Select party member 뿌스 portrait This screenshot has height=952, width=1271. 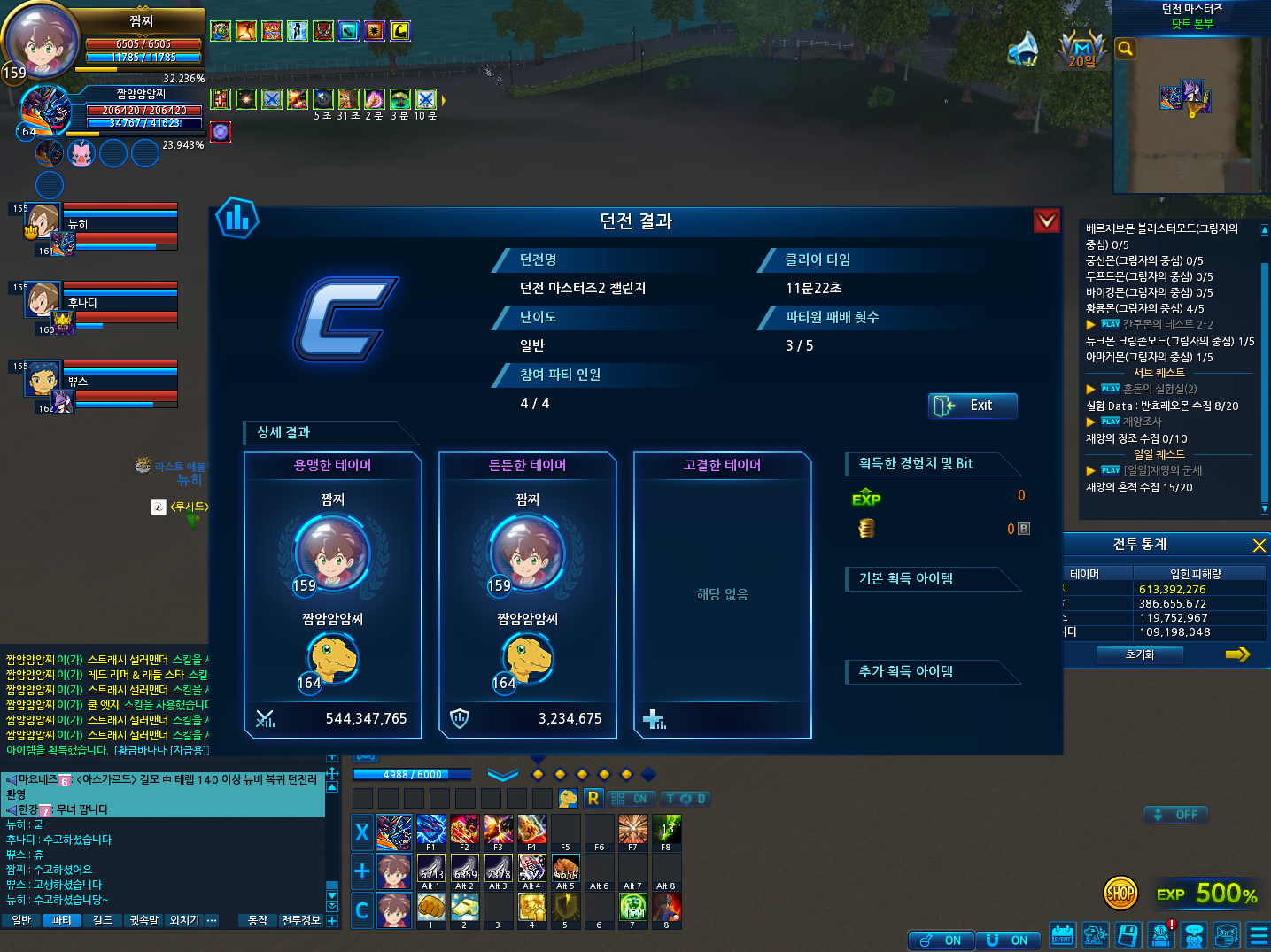click(43, 378)
